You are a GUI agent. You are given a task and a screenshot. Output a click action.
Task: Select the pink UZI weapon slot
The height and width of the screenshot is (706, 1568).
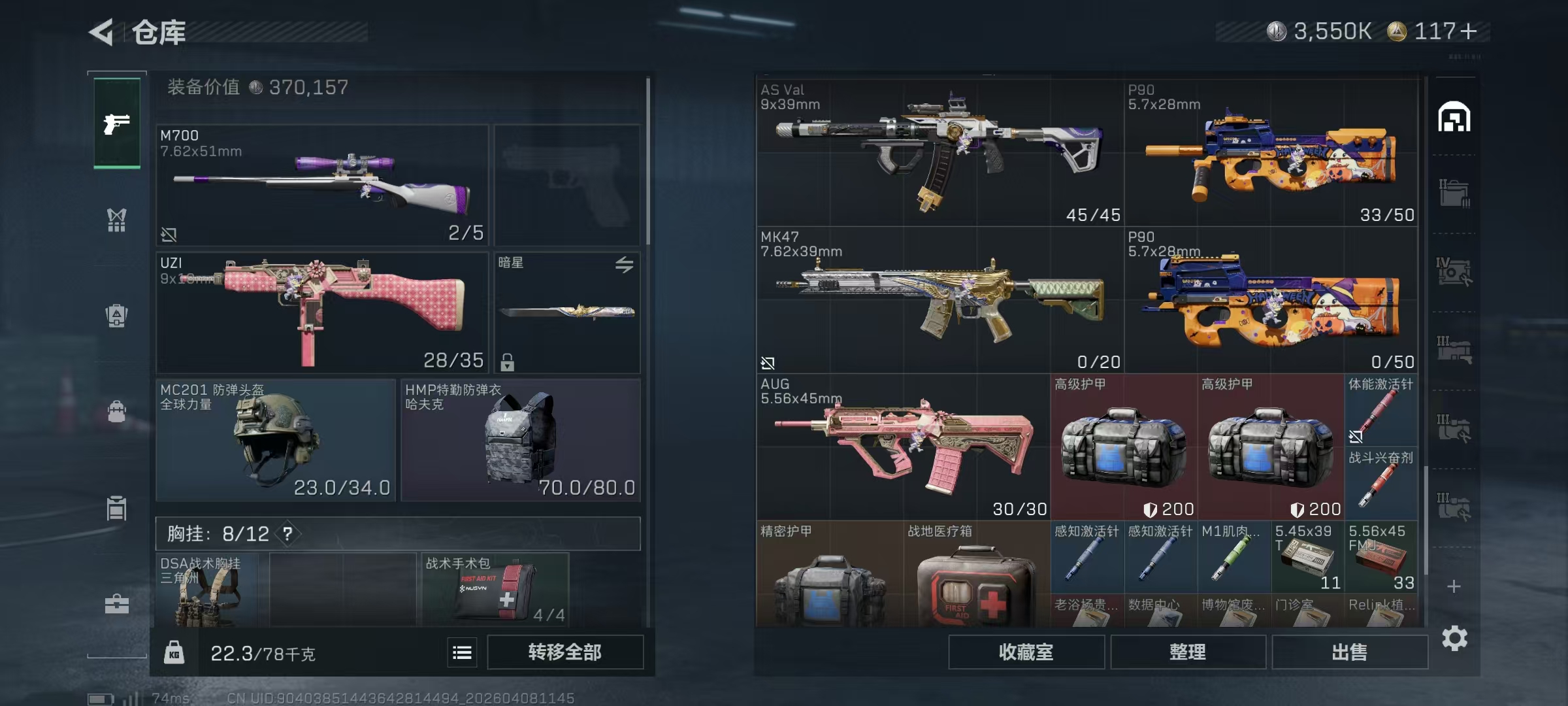tap(322, 312)
